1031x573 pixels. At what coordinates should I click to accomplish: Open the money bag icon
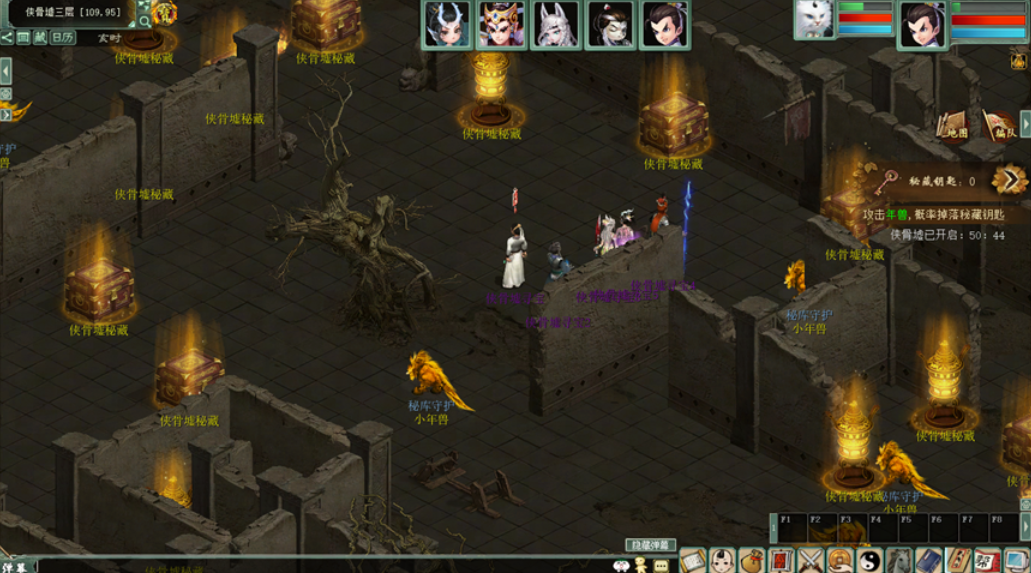pyautogui.click(x=752, y=561)
